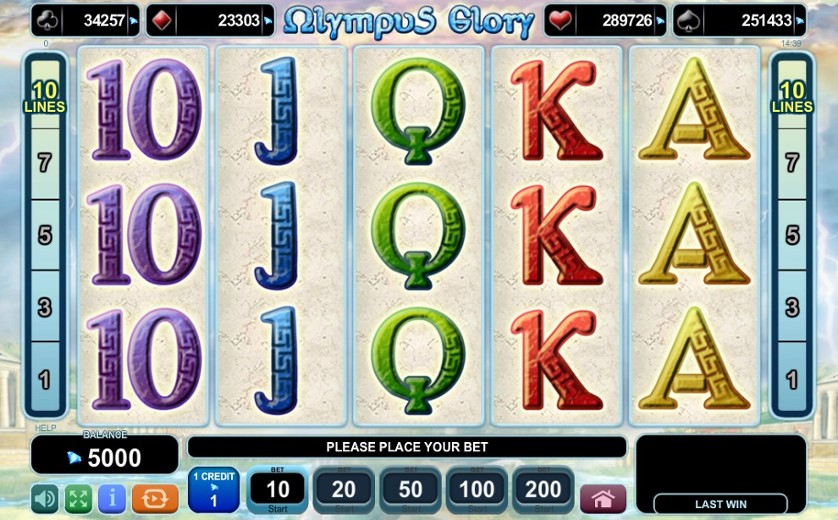Start a spin with bet 10
Image resolution: width=838 pixels, height=520 pixels.
(277, 490)
